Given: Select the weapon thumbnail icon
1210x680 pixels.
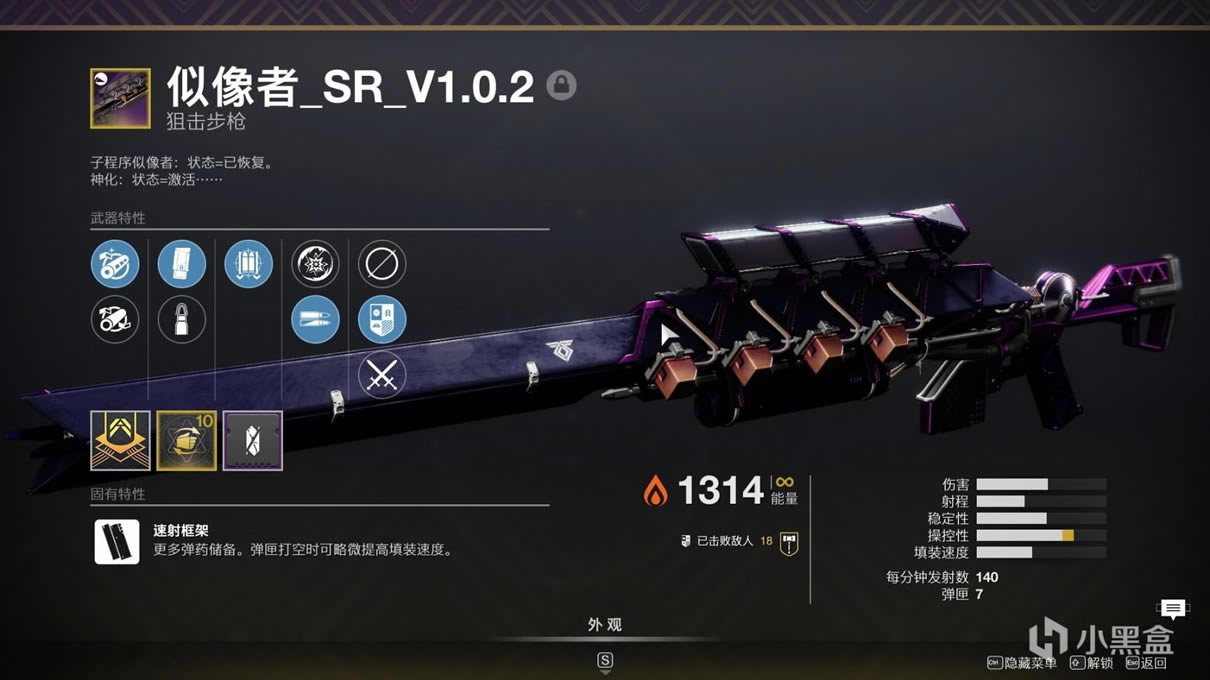Looking at the screenshot, I should tap(120, 98).
